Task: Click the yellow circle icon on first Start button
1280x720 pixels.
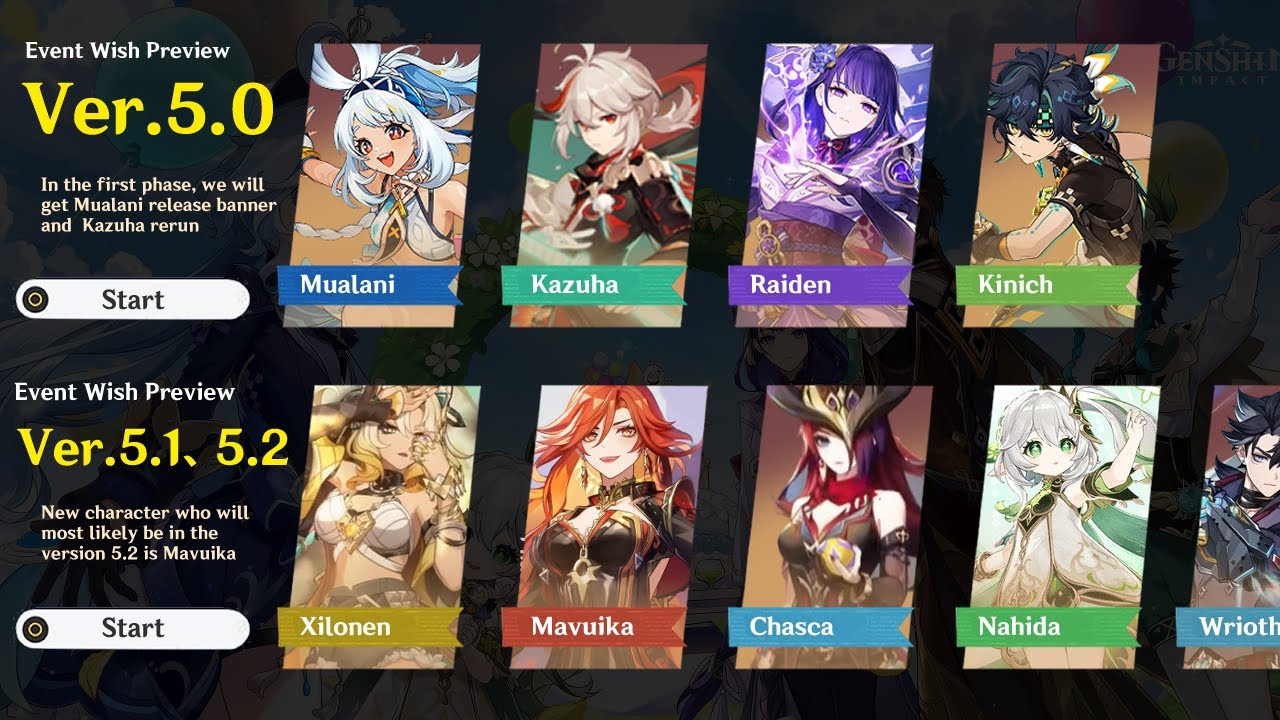Action: pos(38,299)
